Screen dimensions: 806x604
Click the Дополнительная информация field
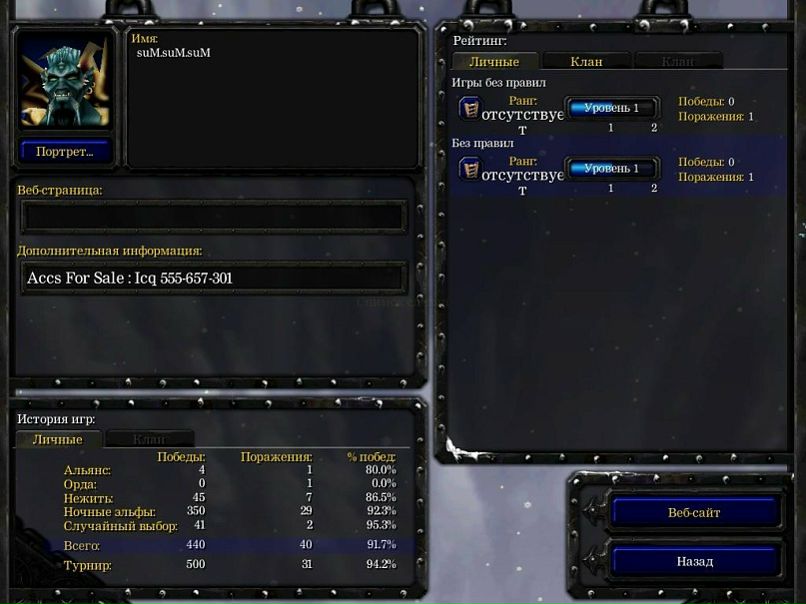(x=214, y=278)
